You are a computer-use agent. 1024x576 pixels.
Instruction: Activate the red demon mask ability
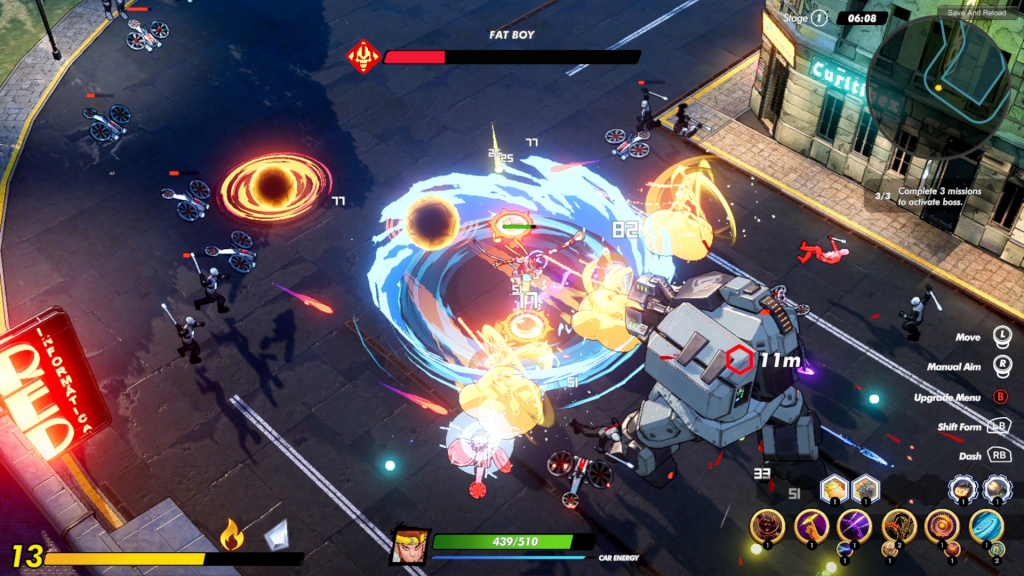point(768,526)
